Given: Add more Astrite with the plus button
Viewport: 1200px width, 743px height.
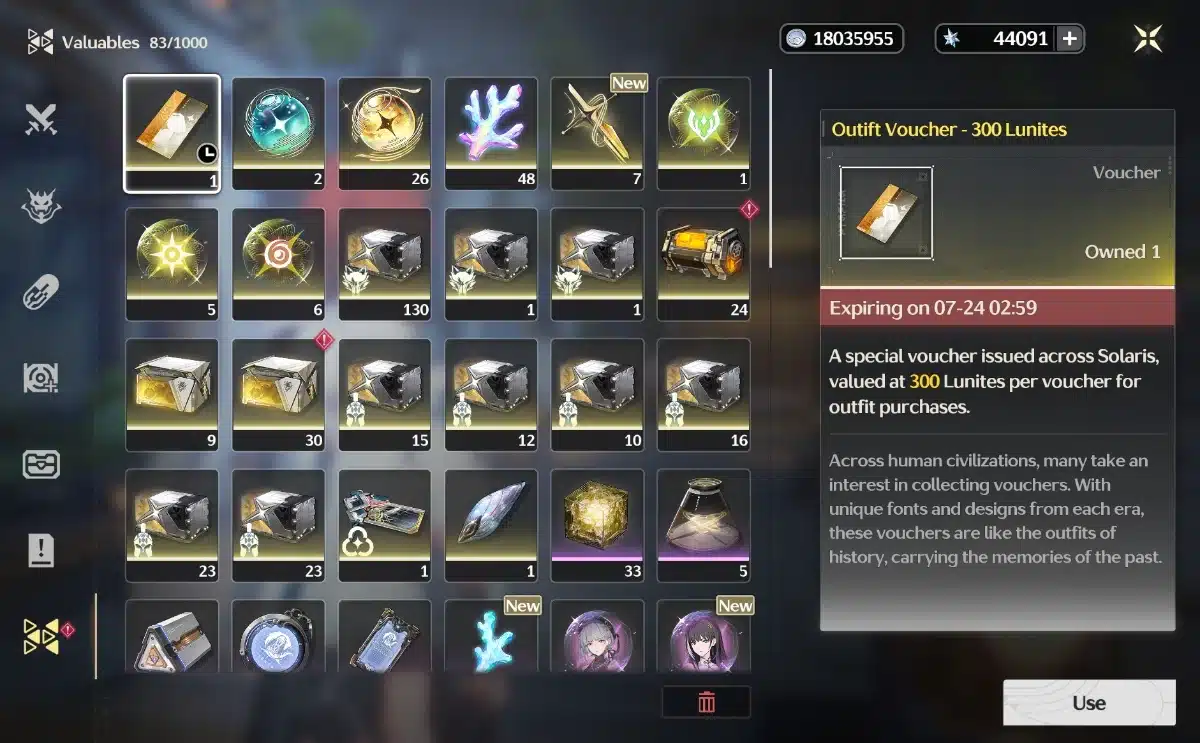Looking at the screenshot, I should pyautogui.click(x=1070, y=39).
